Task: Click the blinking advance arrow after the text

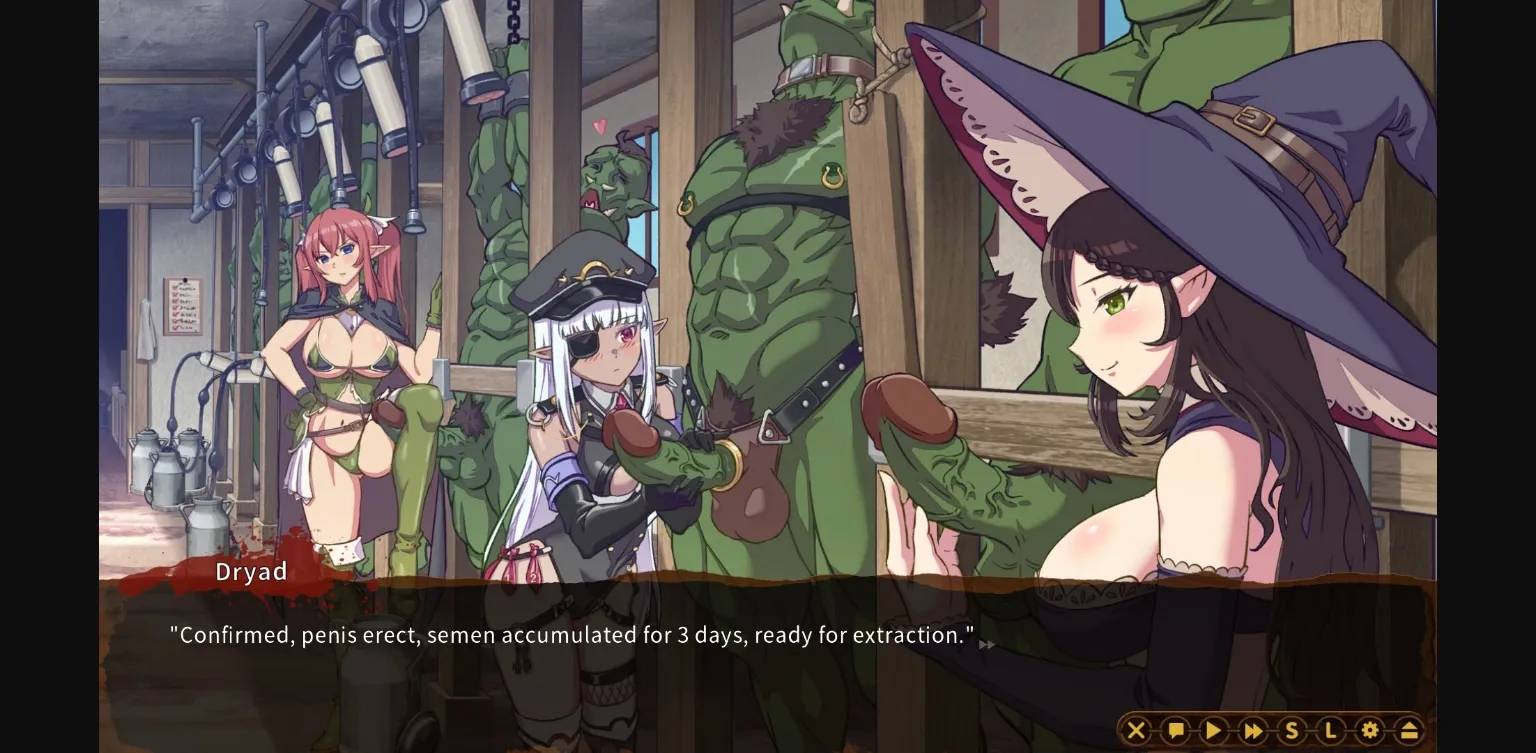Action: (985, 647)
